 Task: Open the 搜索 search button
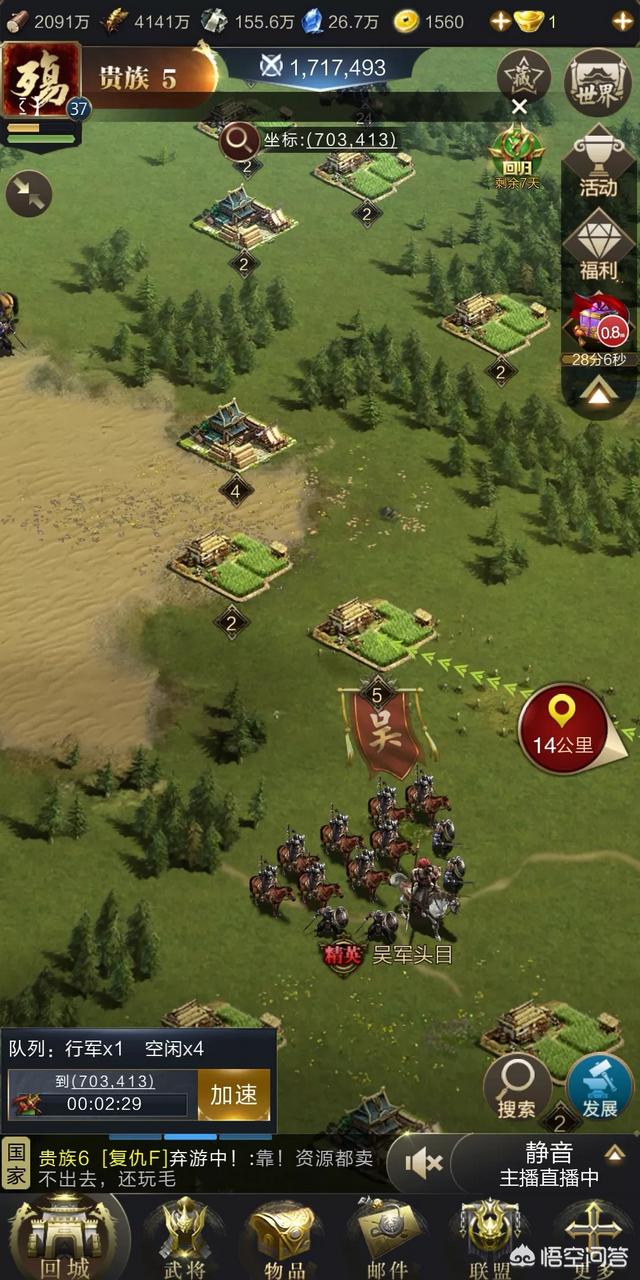point(517,1086)
